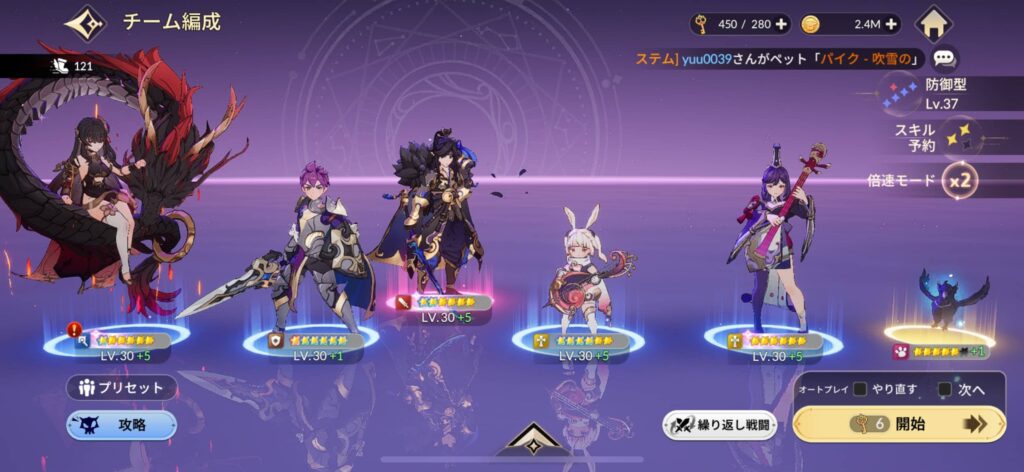Open the 攻略 strategy guide
This screenshot has width=1024, height=472.
[x=121, y=425]
